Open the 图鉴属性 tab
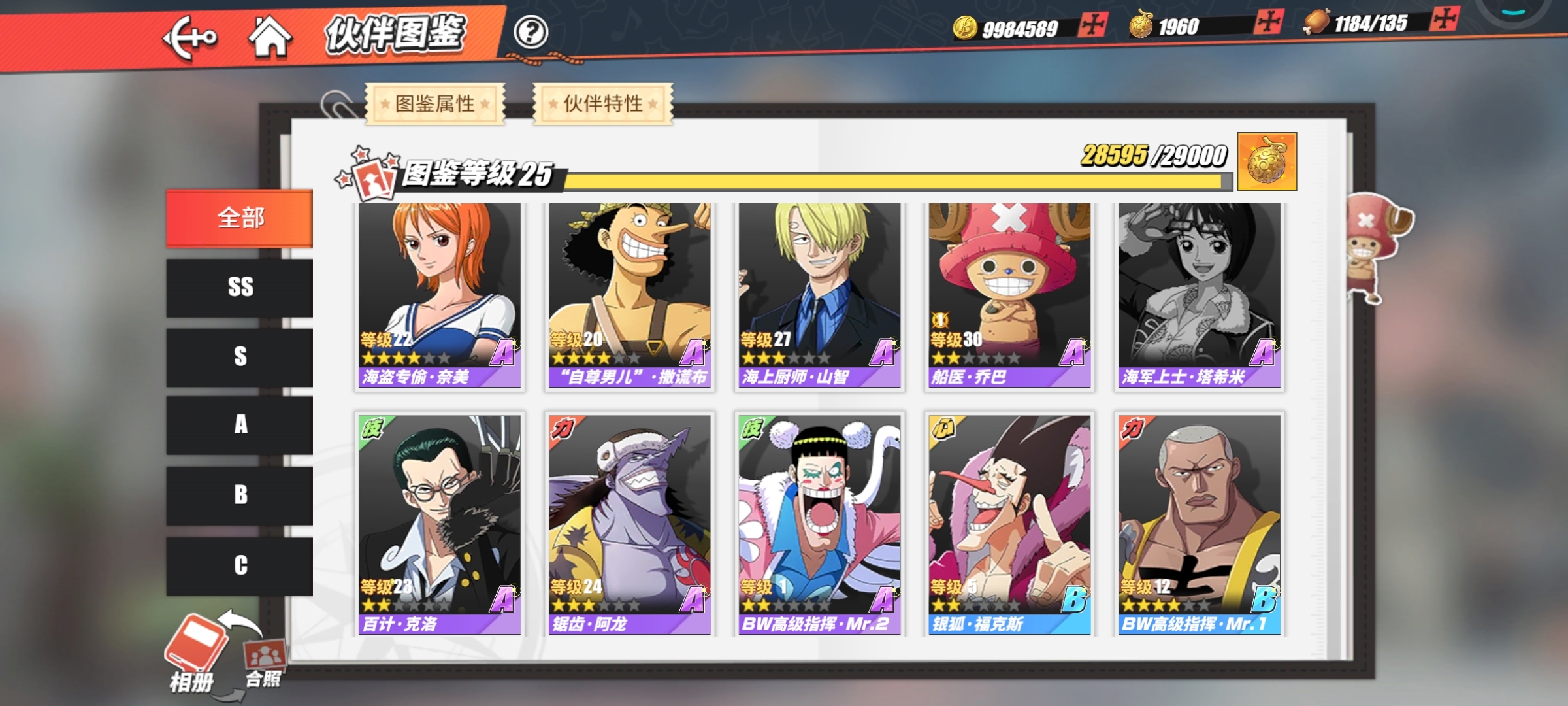The width and height of the screenshot is (1568, 706). [435, 103]
